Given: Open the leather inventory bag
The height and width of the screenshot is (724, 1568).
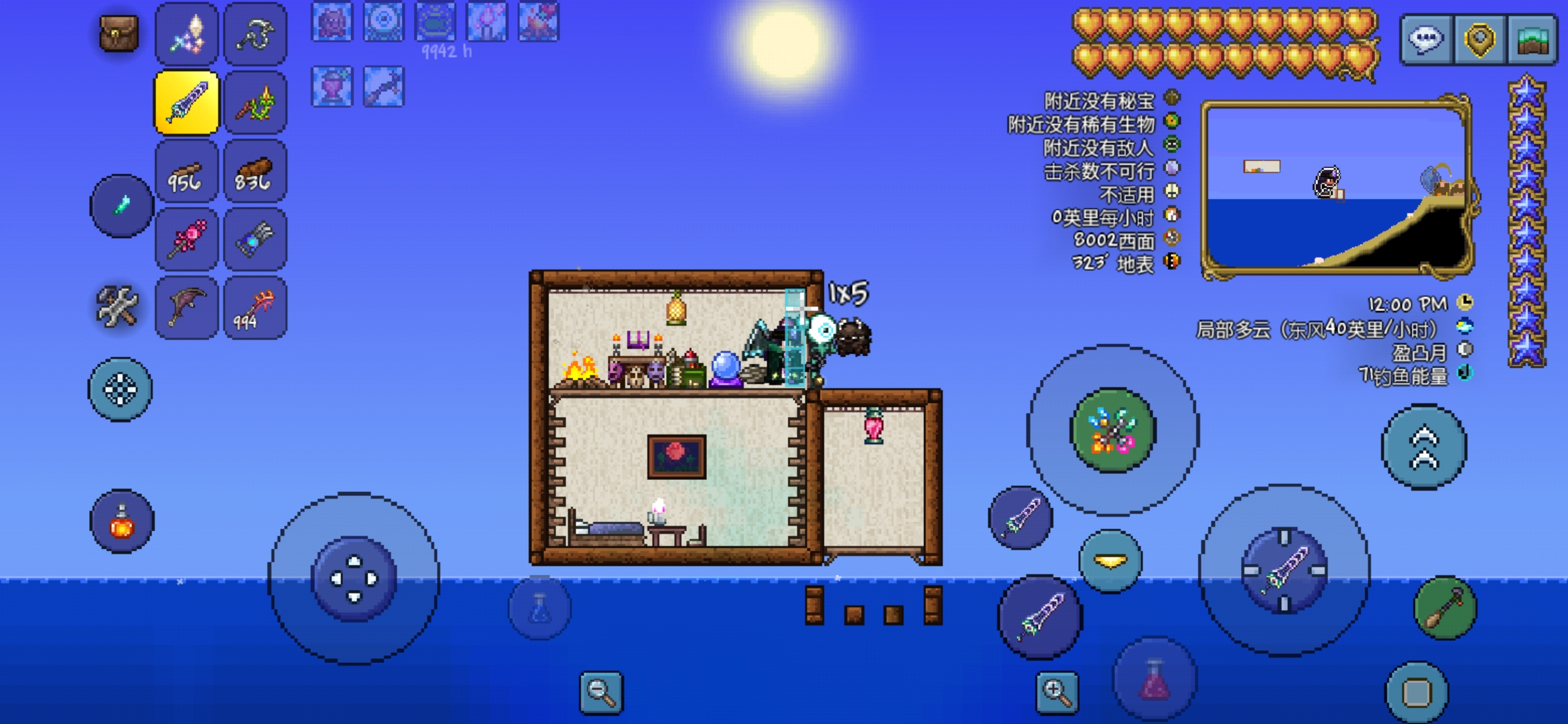Looking at the screenshot, I should (119, 34).
